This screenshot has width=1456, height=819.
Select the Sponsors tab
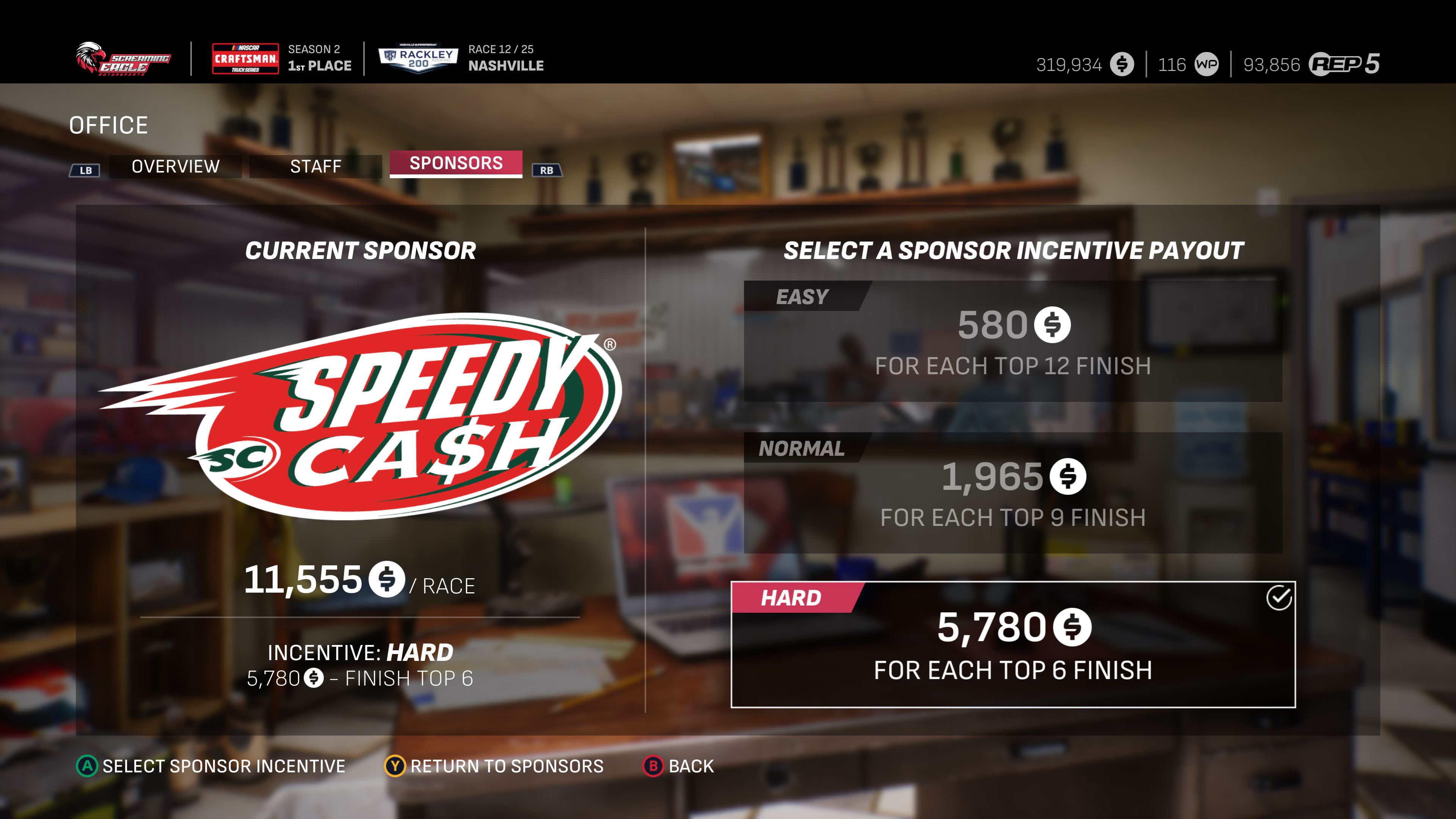(x=455, y=163)
